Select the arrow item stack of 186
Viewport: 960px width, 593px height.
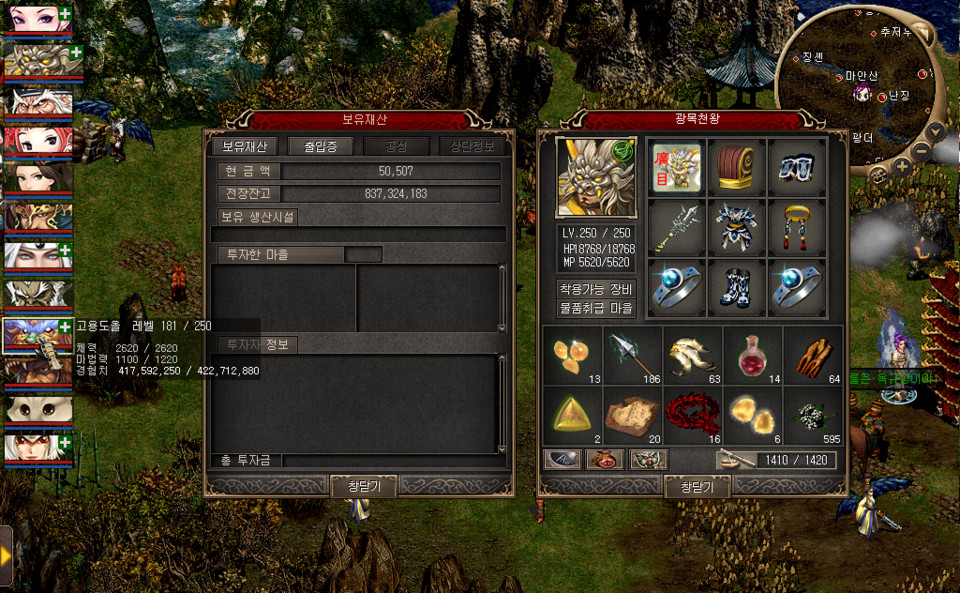click(x=632, y=356)
